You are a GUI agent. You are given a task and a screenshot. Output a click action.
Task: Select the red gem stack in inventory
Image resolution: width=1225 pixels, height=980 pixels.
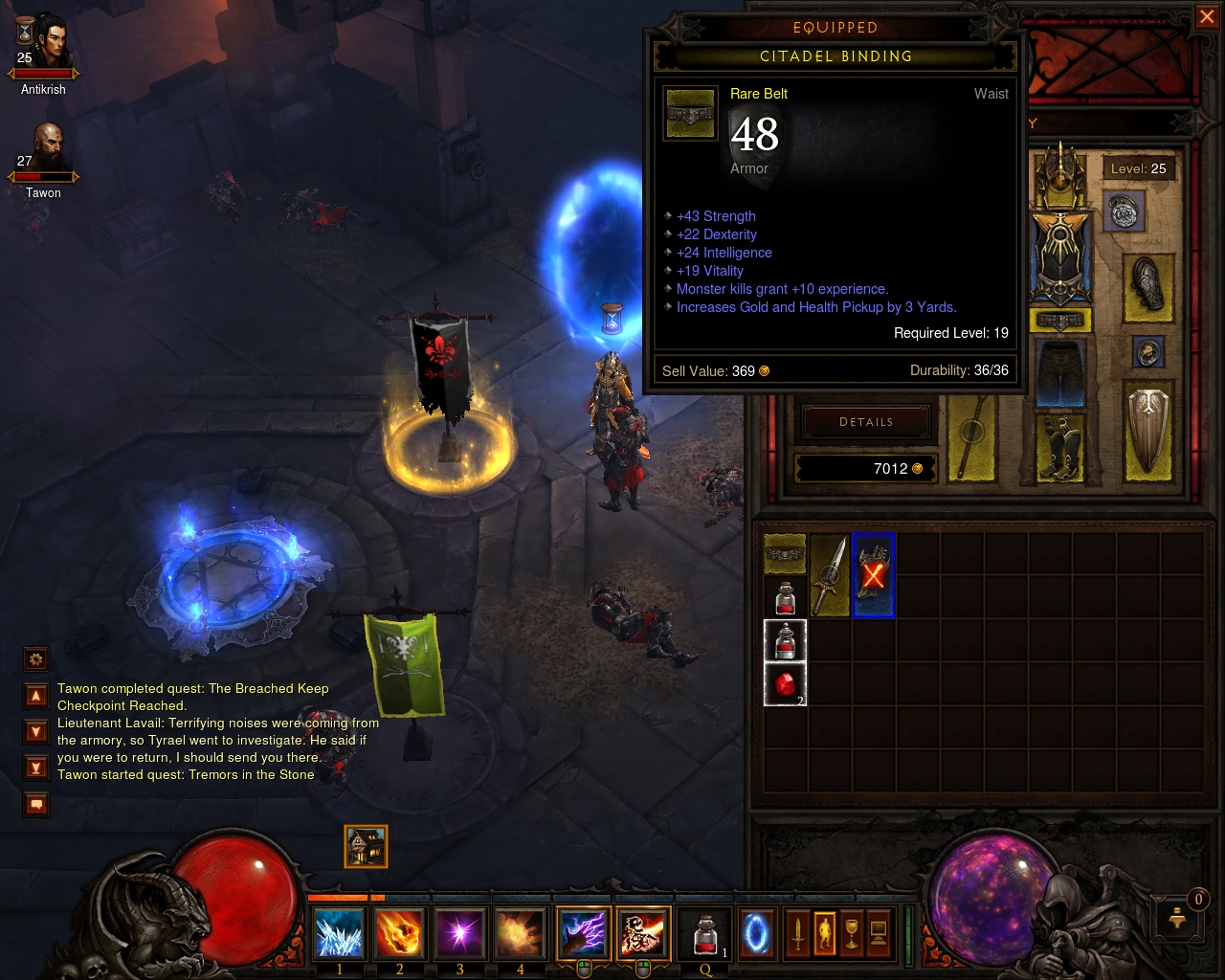click(785, 685)
